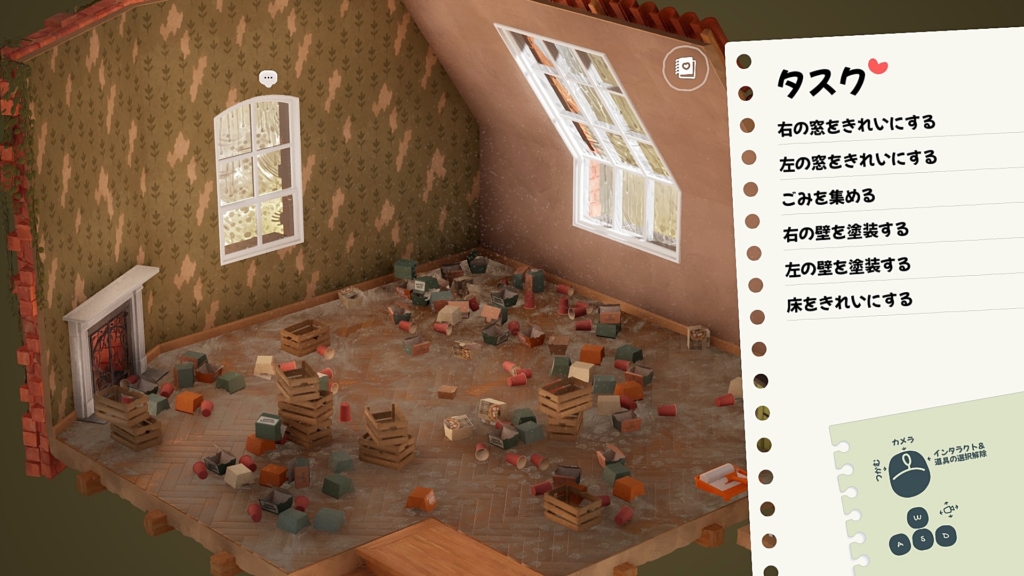Choose the 床をきれいにする task

click(x=848, y=300)
